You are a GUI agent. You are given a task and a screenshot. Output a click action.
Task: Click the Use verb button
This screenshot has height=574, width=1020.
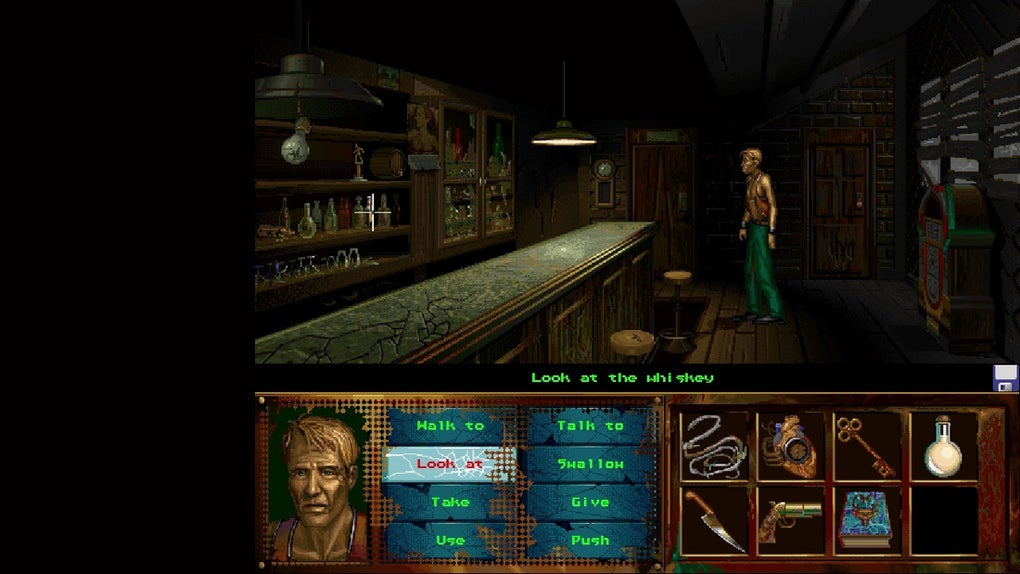450,540
